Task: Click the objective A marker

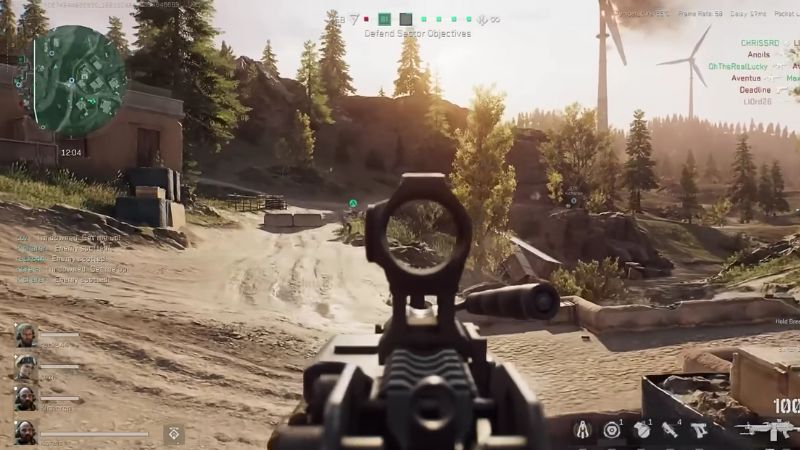Action: tap(353, 203)
